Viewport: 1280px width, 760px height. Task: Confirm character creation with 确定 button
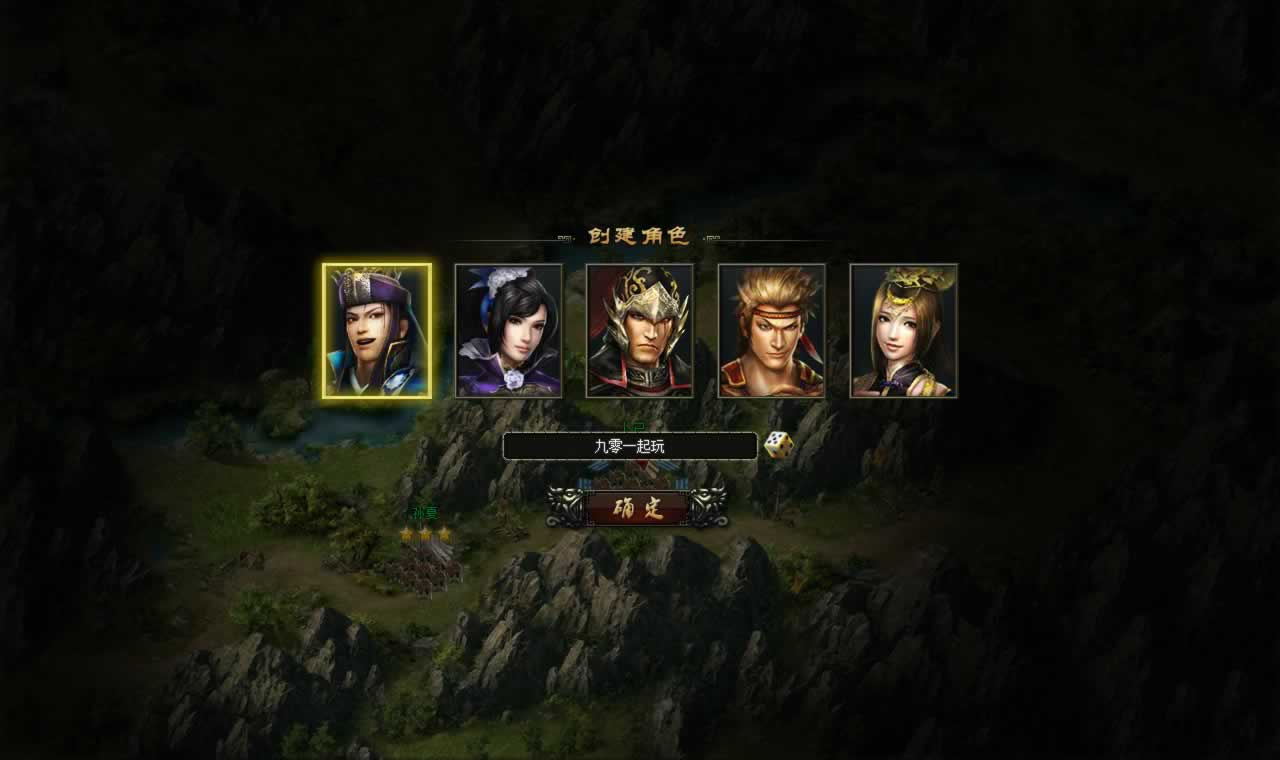[638, 508]
